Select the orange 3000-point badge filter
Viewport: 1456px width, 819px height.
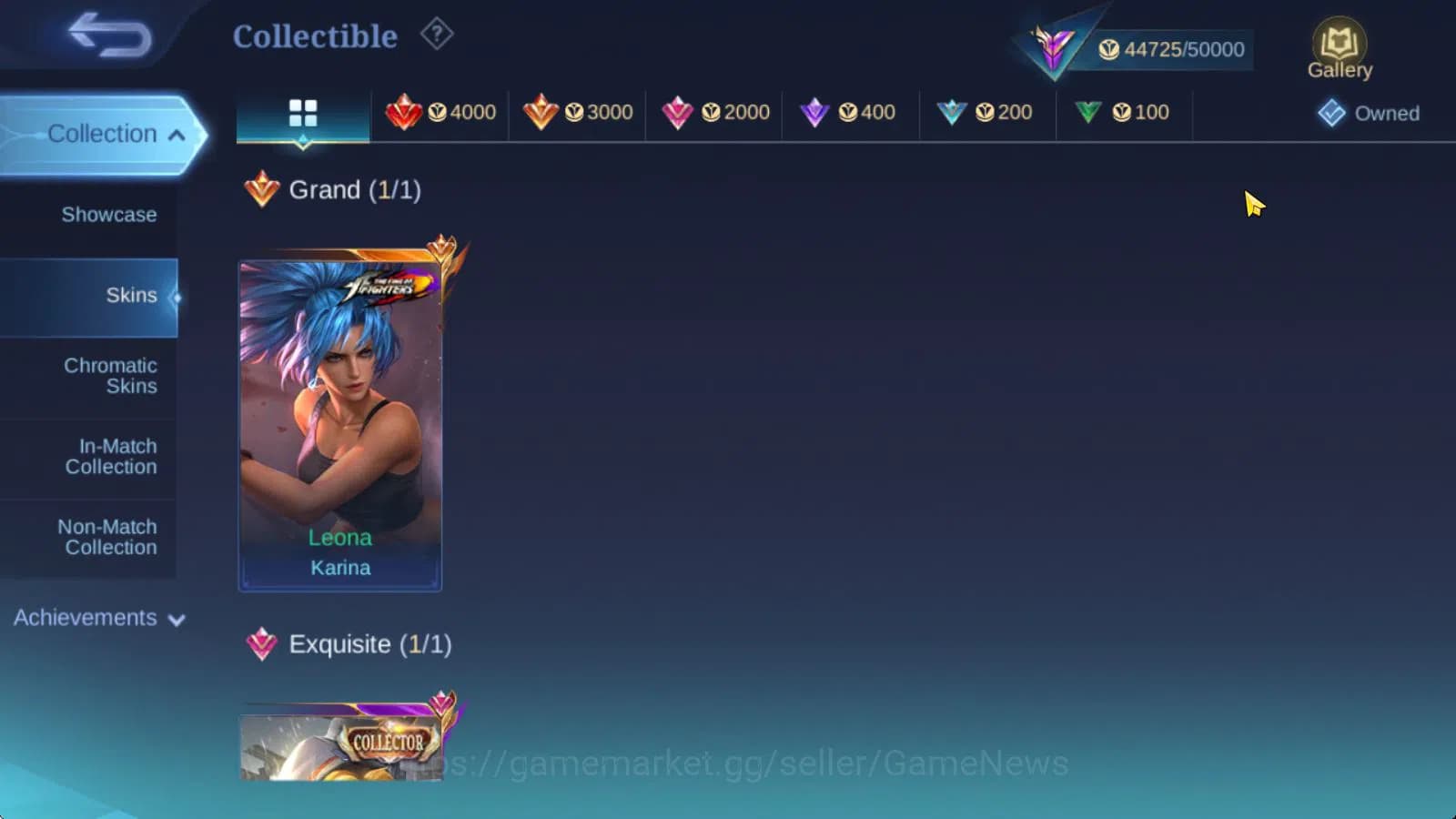click(579, 112)
